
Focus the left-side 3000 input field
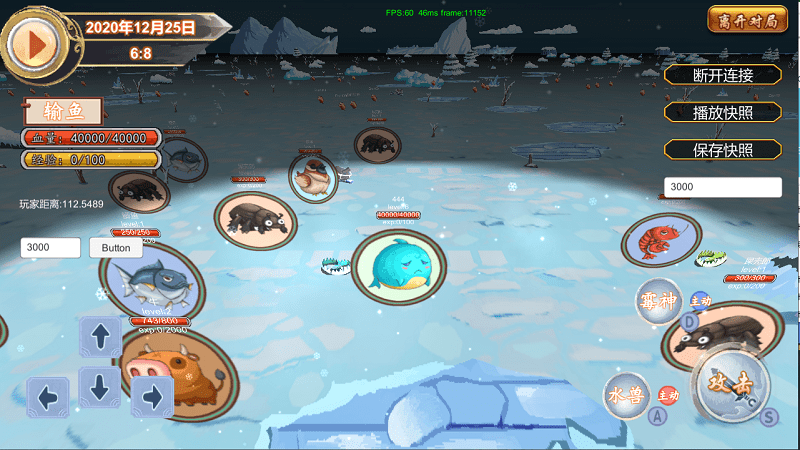click(x=51, y=248)
